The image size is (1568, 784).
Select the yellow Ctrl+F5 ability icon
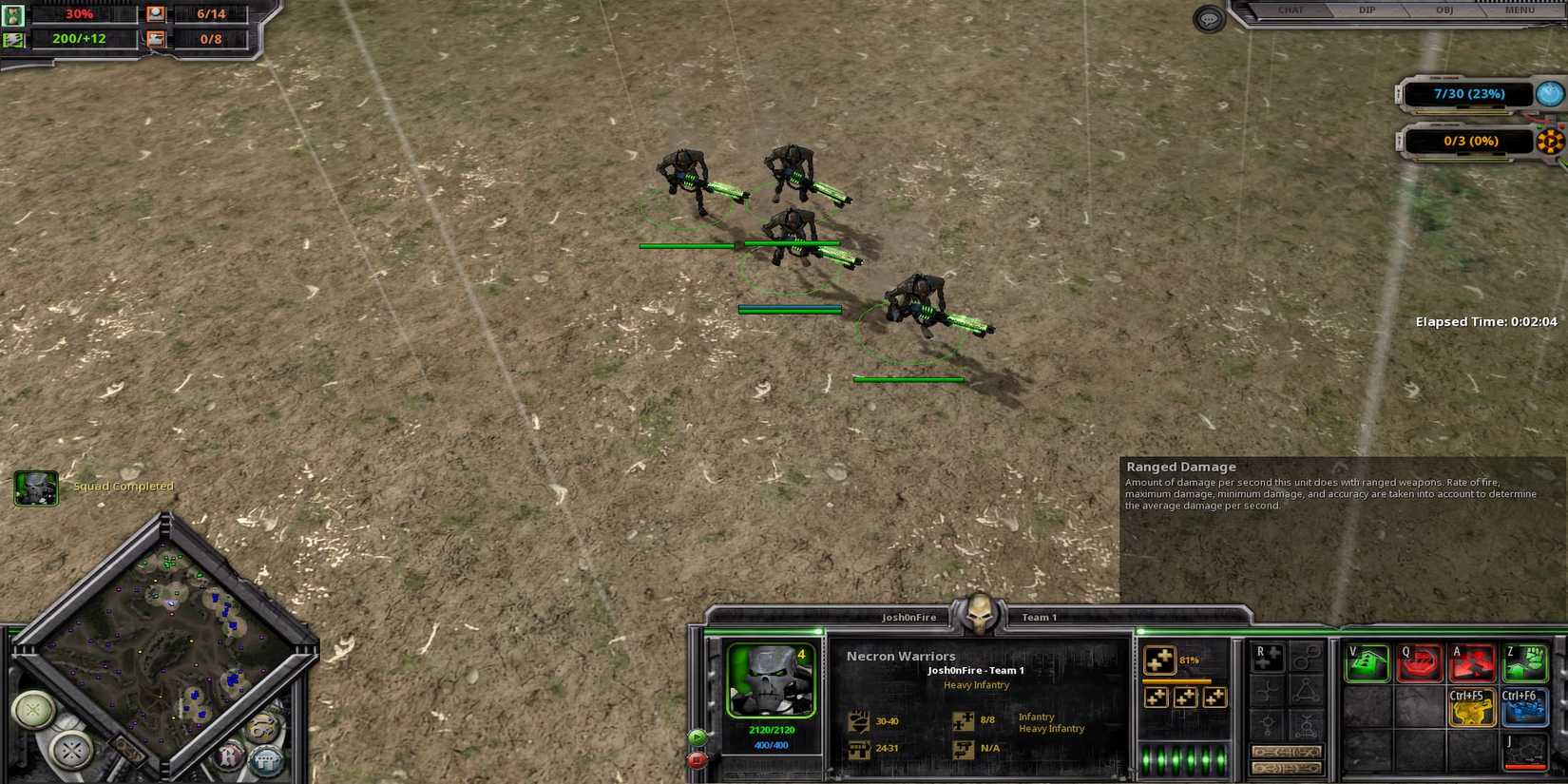(x=1472, y=707)
